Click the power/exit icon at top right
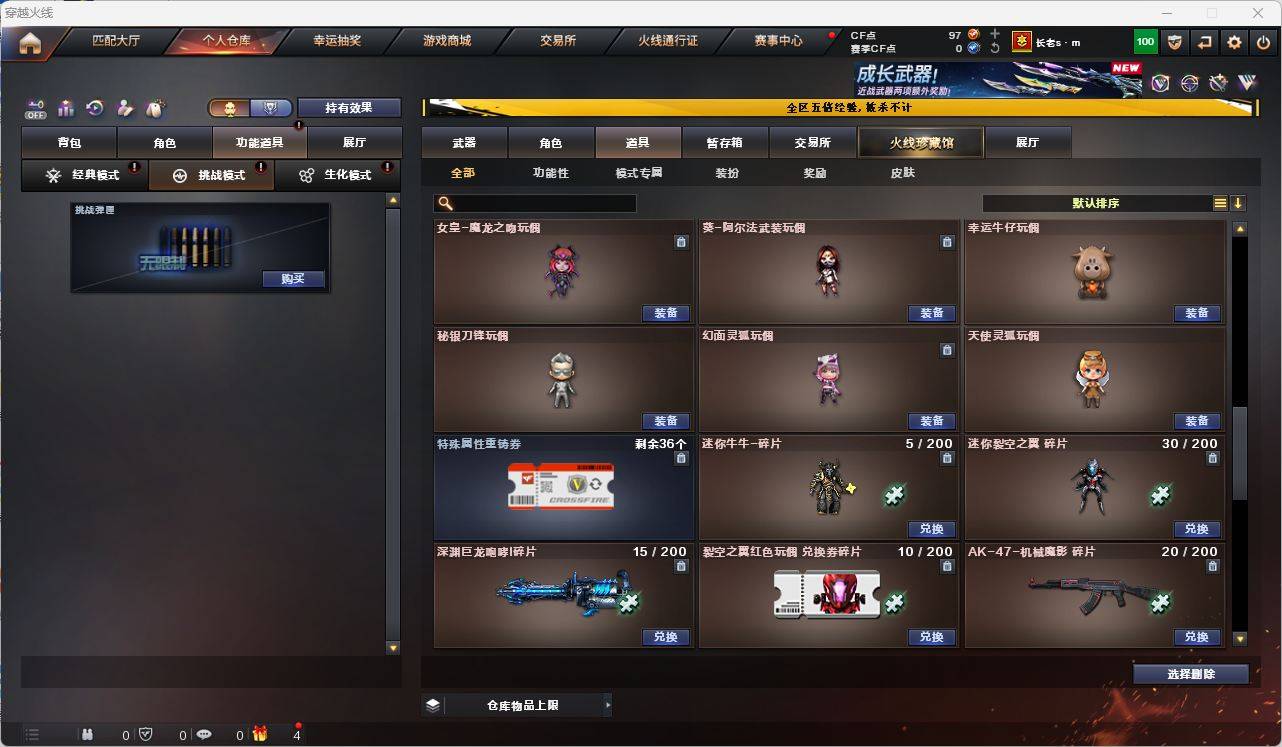The image size is (1282, 747). (1263, 41)
